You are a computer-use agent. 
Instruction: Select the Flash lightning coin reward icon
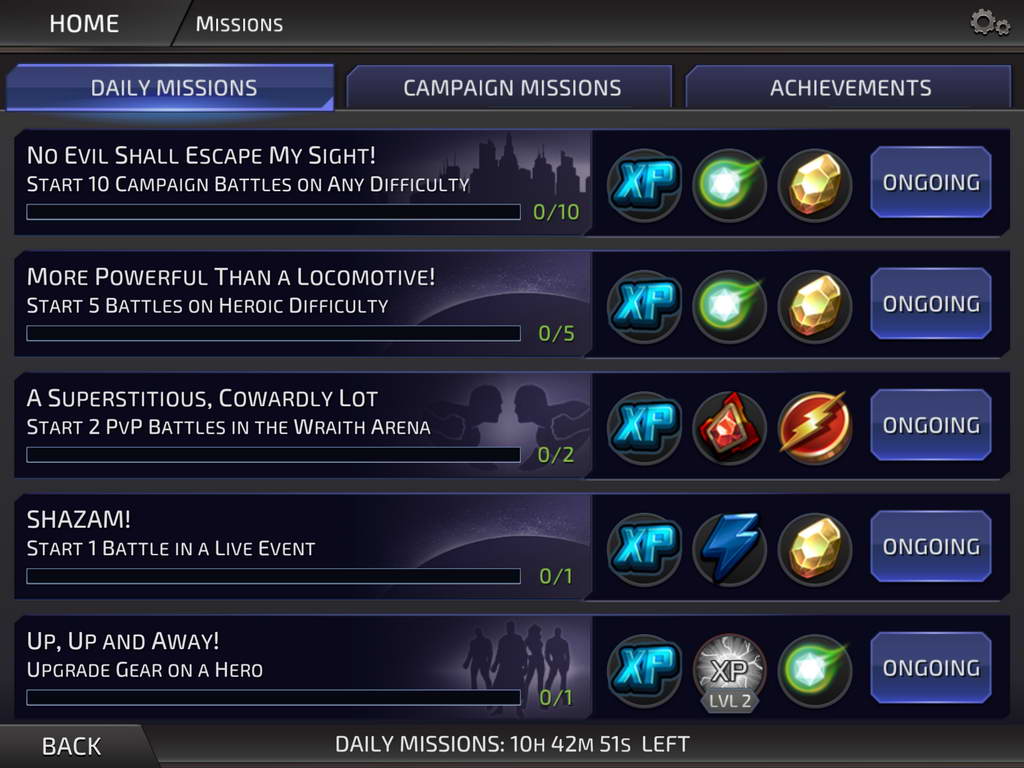(814, 428)
